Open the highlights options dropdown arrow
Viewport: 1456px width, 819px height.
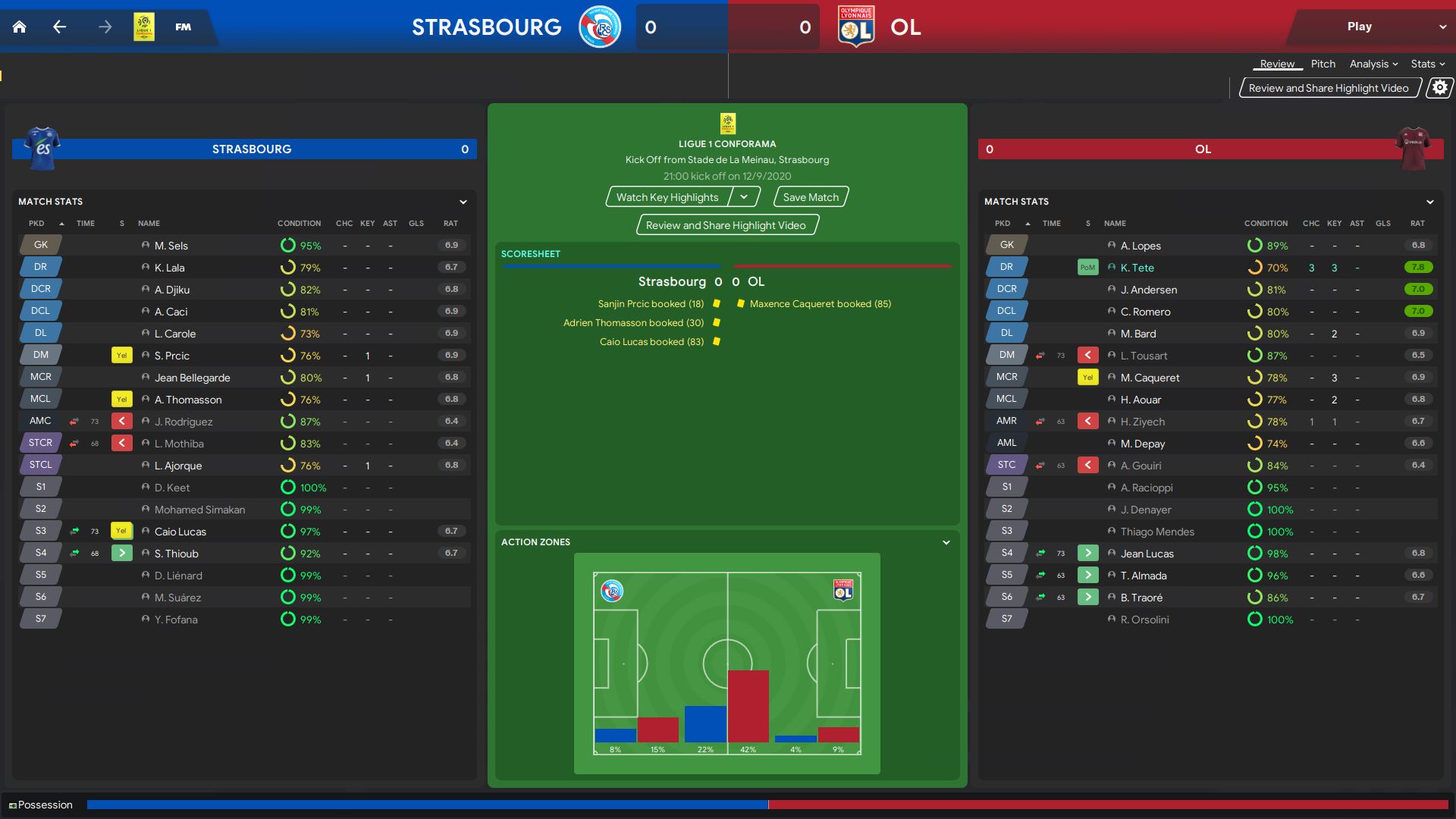(x=745, y=197)
